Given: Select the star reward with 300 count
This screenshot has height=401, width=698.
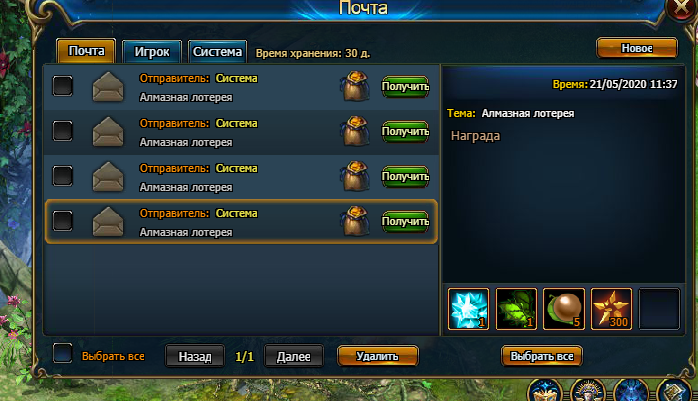Looking at the screenshot, I should pyautogui.click(x=611, y=308).
